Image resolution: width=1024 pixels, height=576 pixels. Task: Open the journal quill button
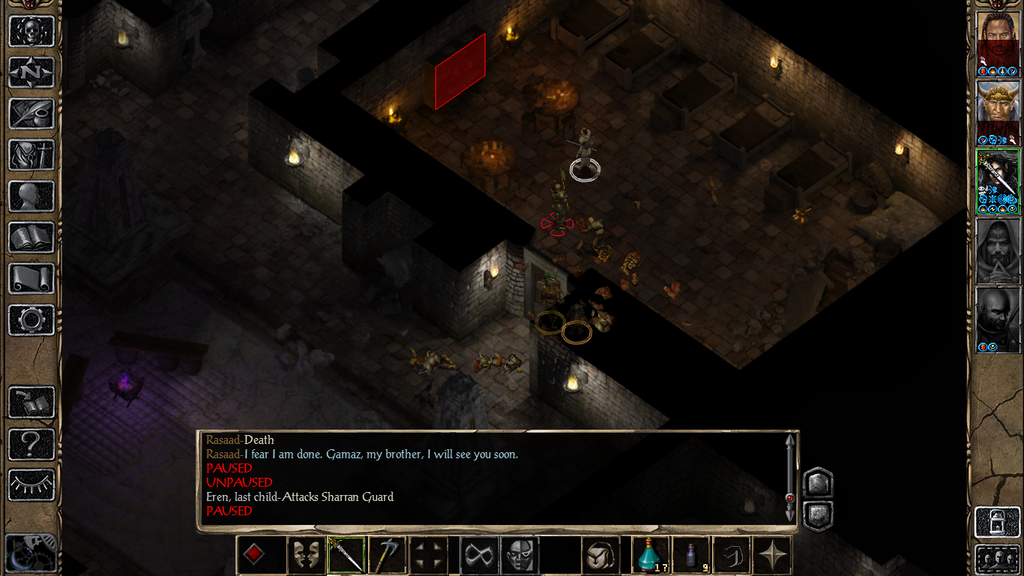[x=31, y=113]
